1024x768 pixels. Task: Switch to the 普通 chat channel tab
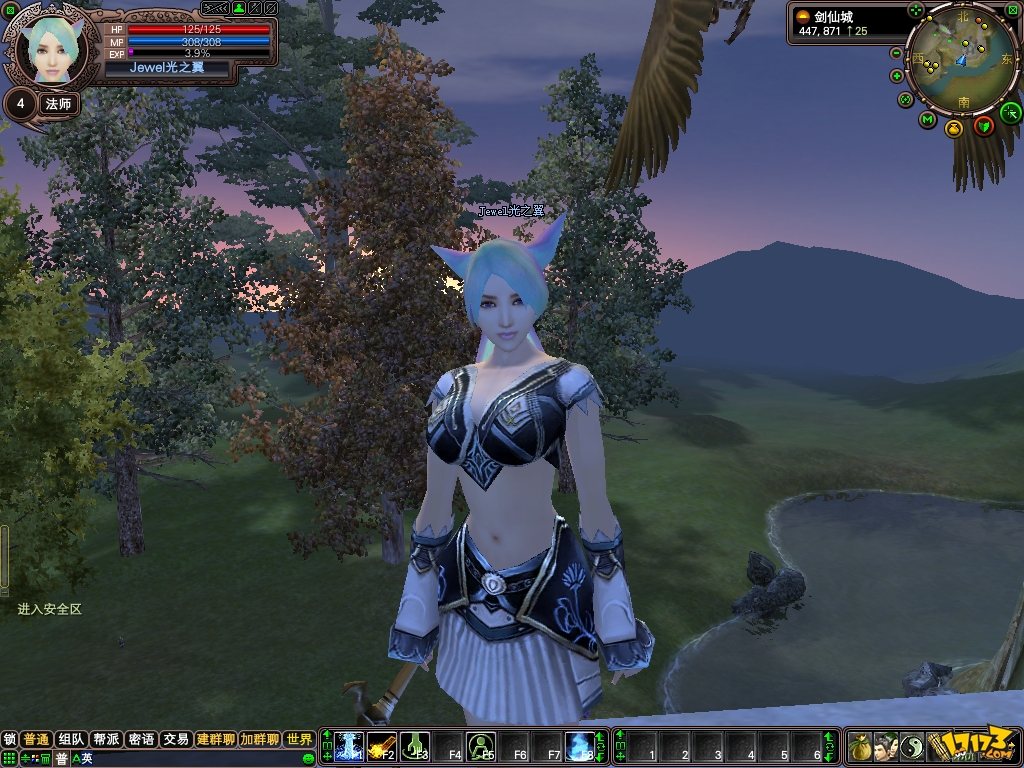tap(36, 740)
